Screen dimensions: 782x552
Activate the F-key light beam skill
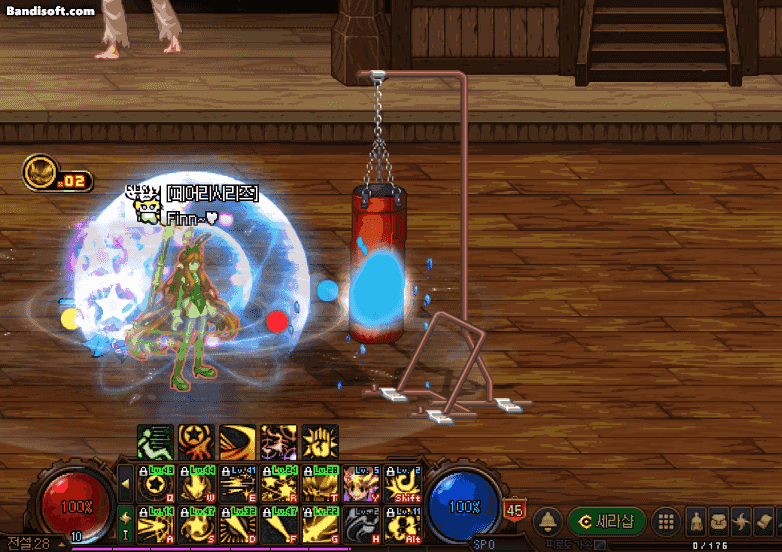(279, 523)
